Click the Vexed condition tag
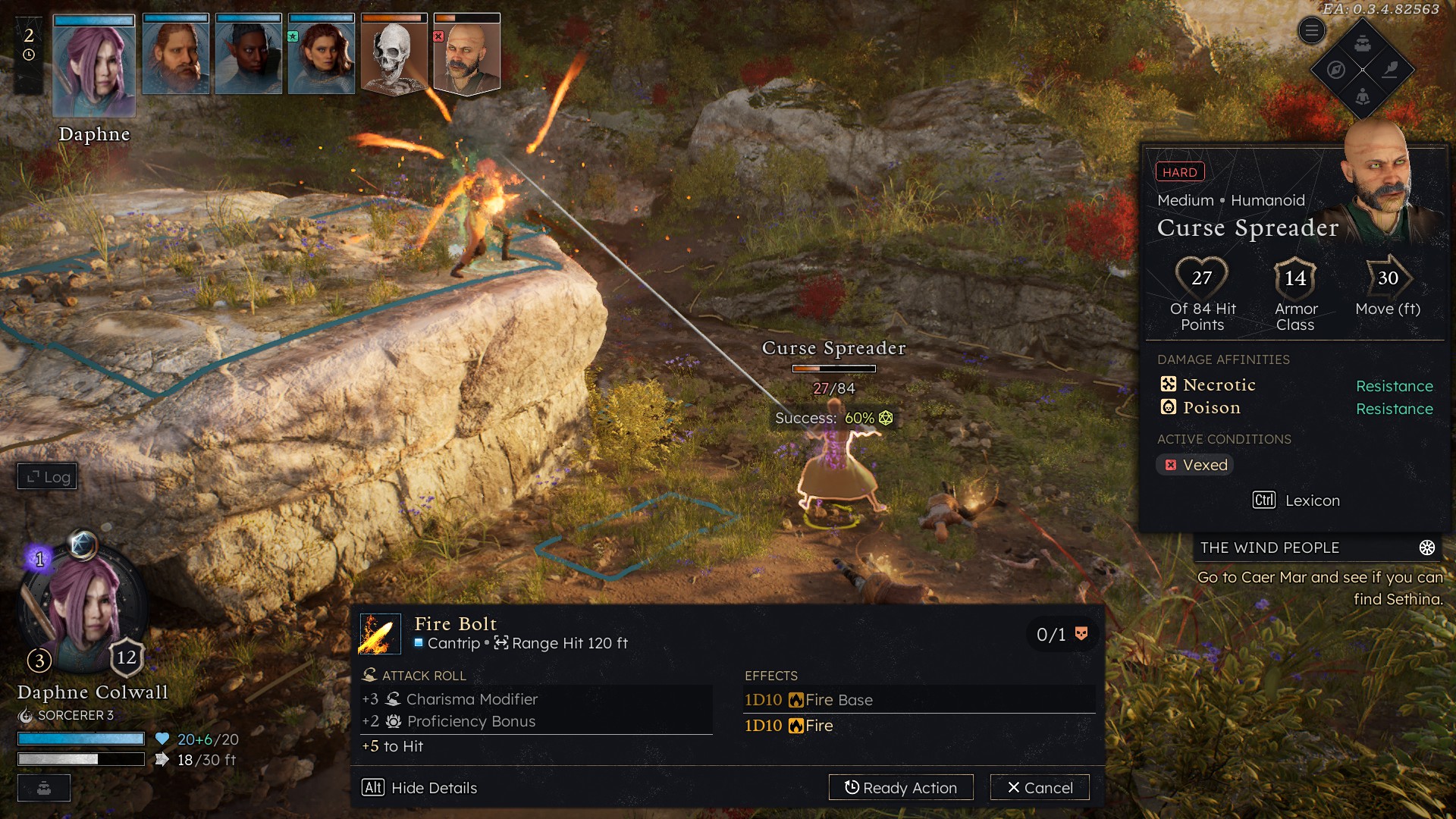Viewport: 1456px width, 819px height. pos(1195,465)
